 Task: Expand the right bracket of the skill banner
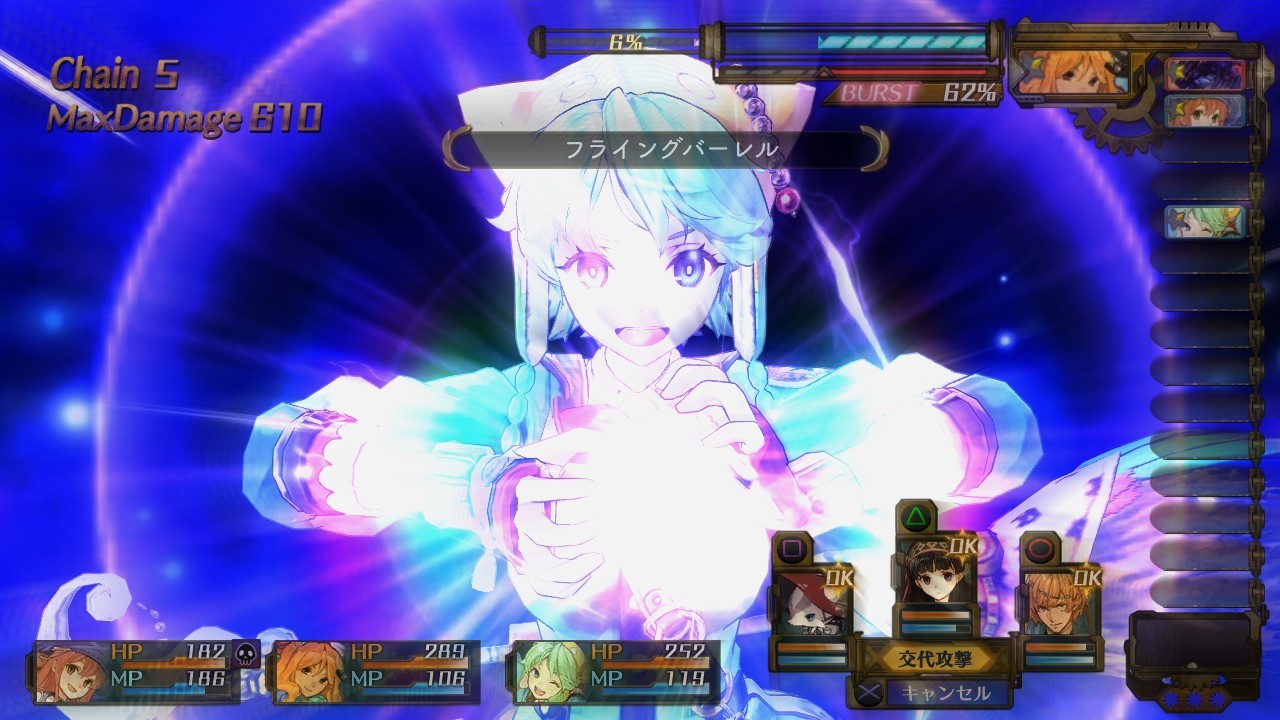[x=870, y=146]
